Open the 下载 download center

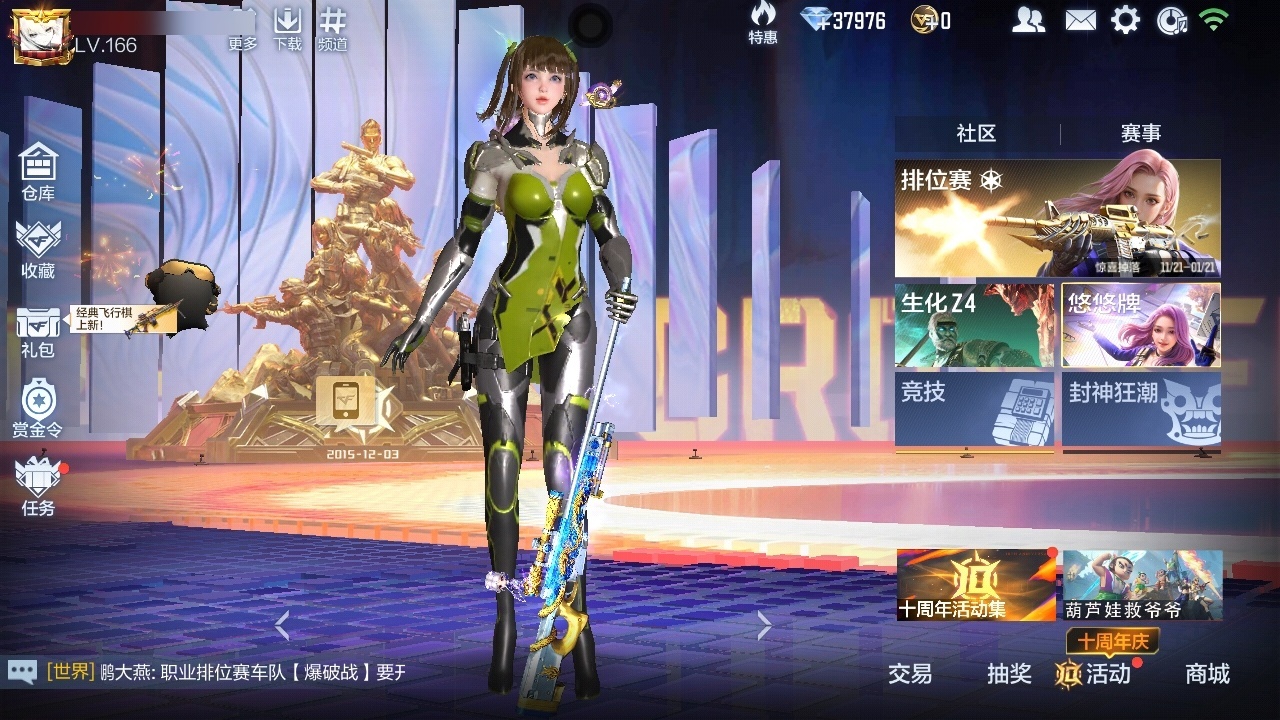tap(289, 25)
